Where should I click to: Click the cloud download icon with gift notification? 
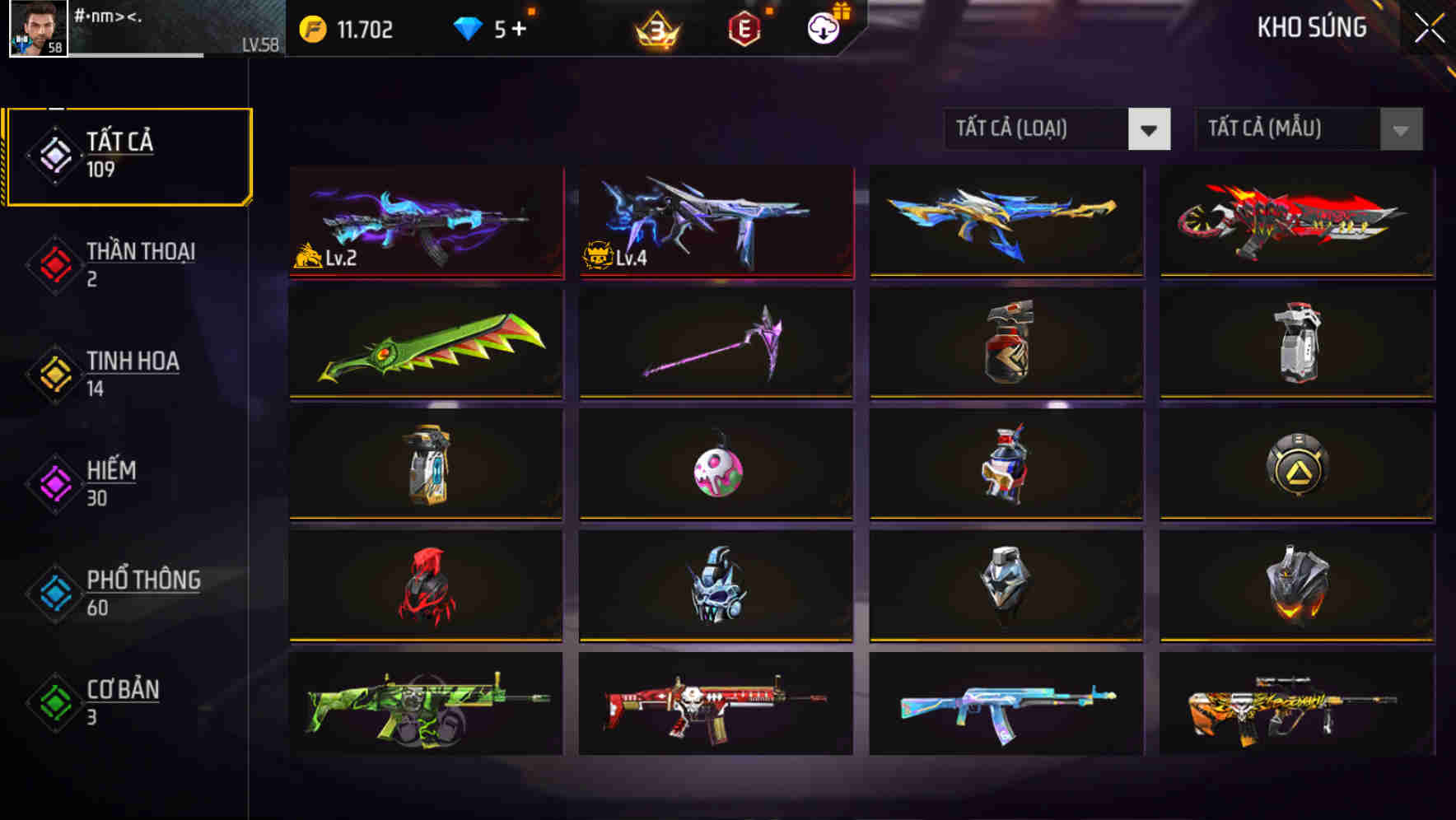click(822, 29)
